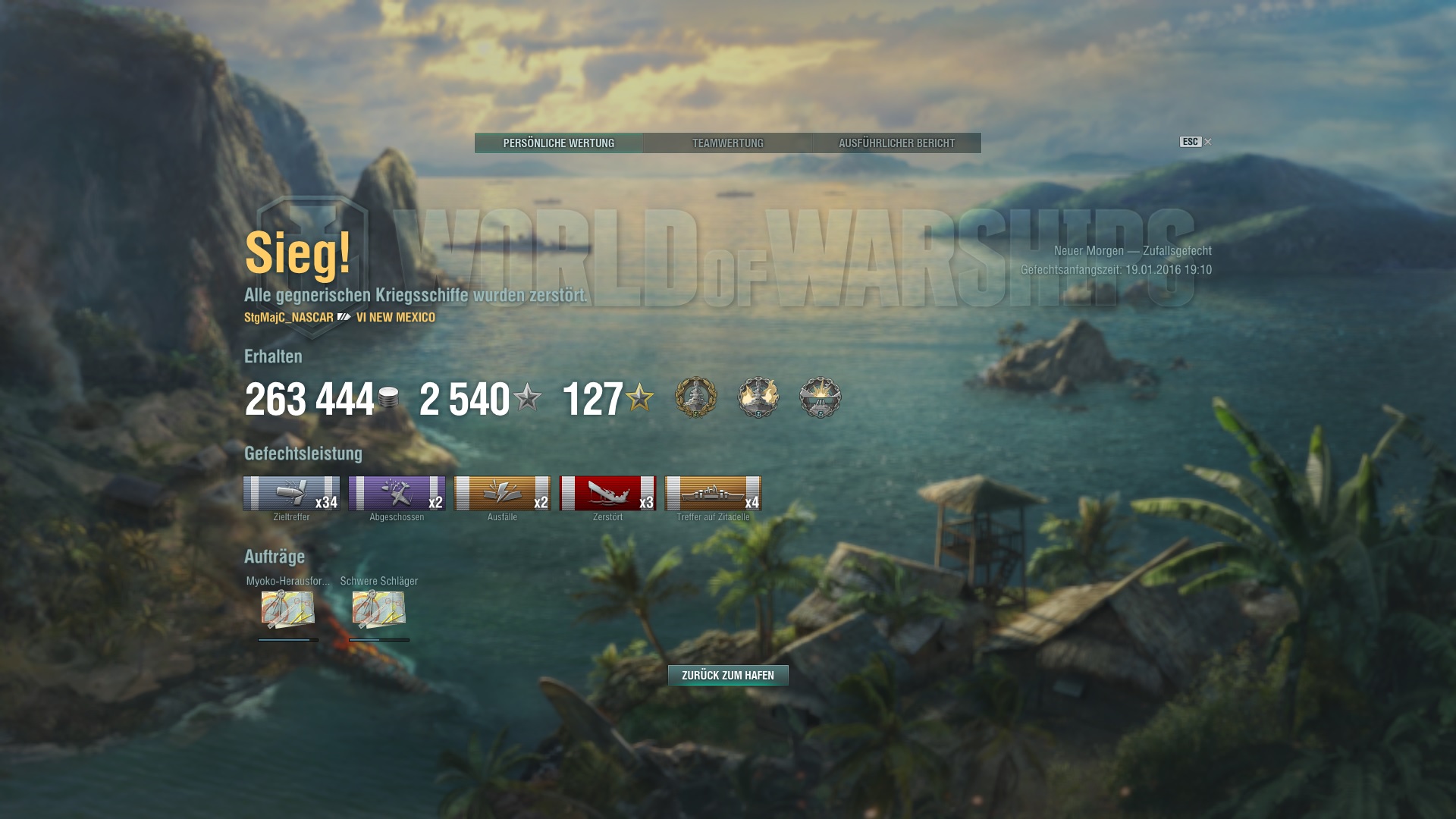Inspect the Abgeschossen aircraft ribbon
This screenshot has width=1456, height=819.
point(397,494)
